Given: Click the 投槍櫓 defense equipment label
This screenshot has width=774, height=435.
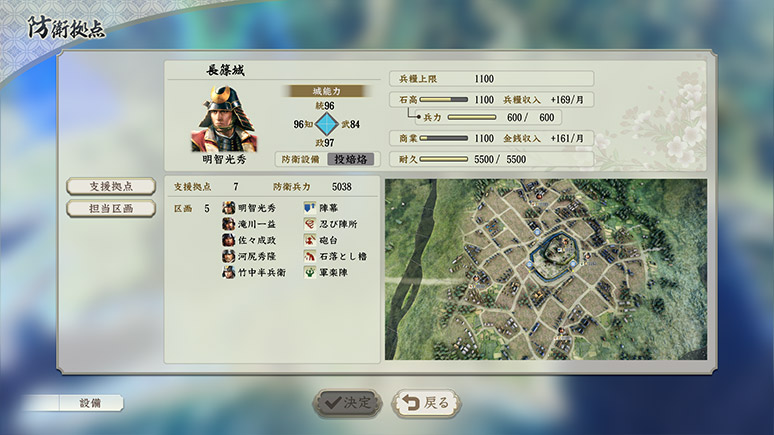Looking at the screenshot, I should [351, 159].
